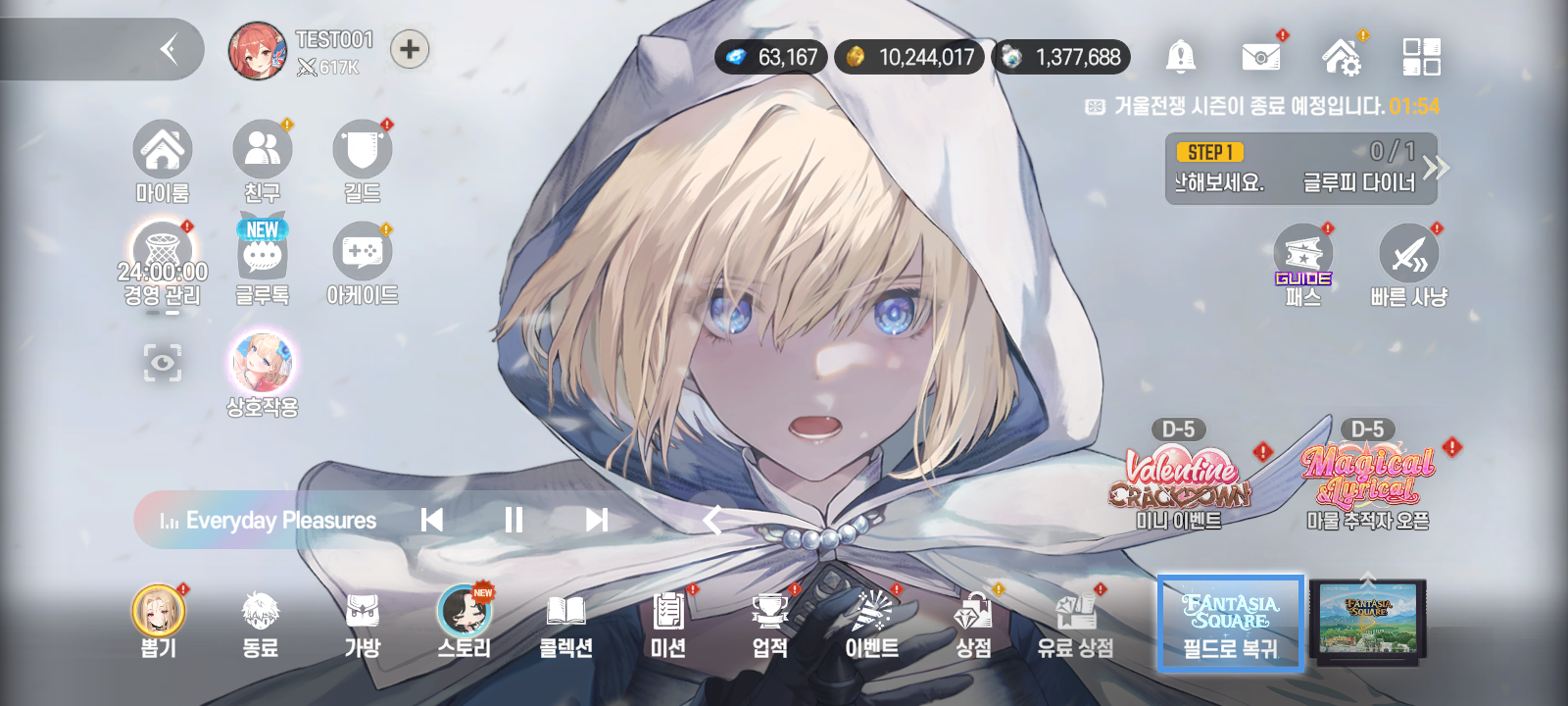The image size is (1568, 706).
Task: Switch to the 이벤트 (Event) tab
Action: coord(871,623)
